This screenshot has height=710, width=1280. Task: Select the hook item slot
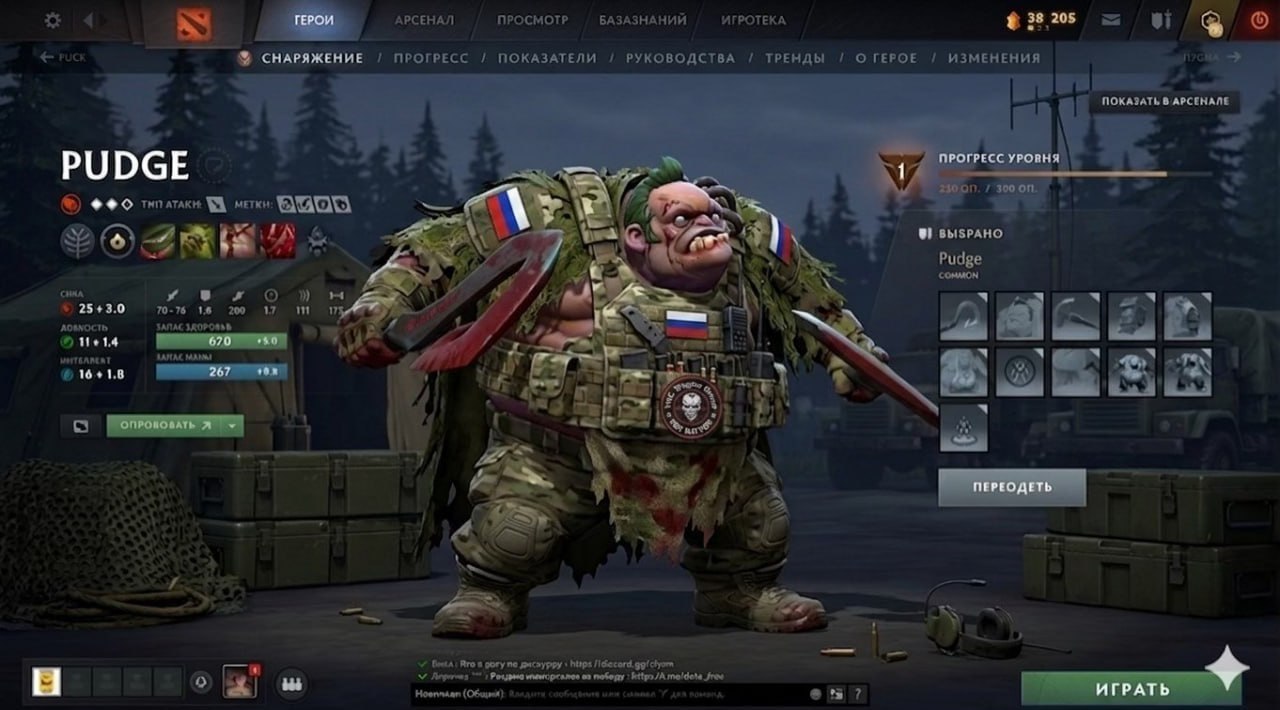coord(963,316)
